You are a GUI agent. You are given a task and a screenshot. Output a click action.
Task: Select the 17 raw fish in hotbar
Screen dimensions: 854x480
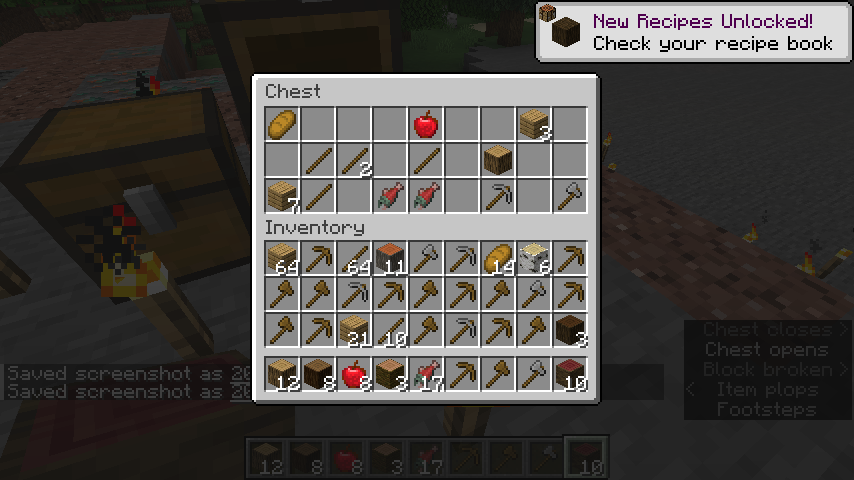(x=426, y=375)
